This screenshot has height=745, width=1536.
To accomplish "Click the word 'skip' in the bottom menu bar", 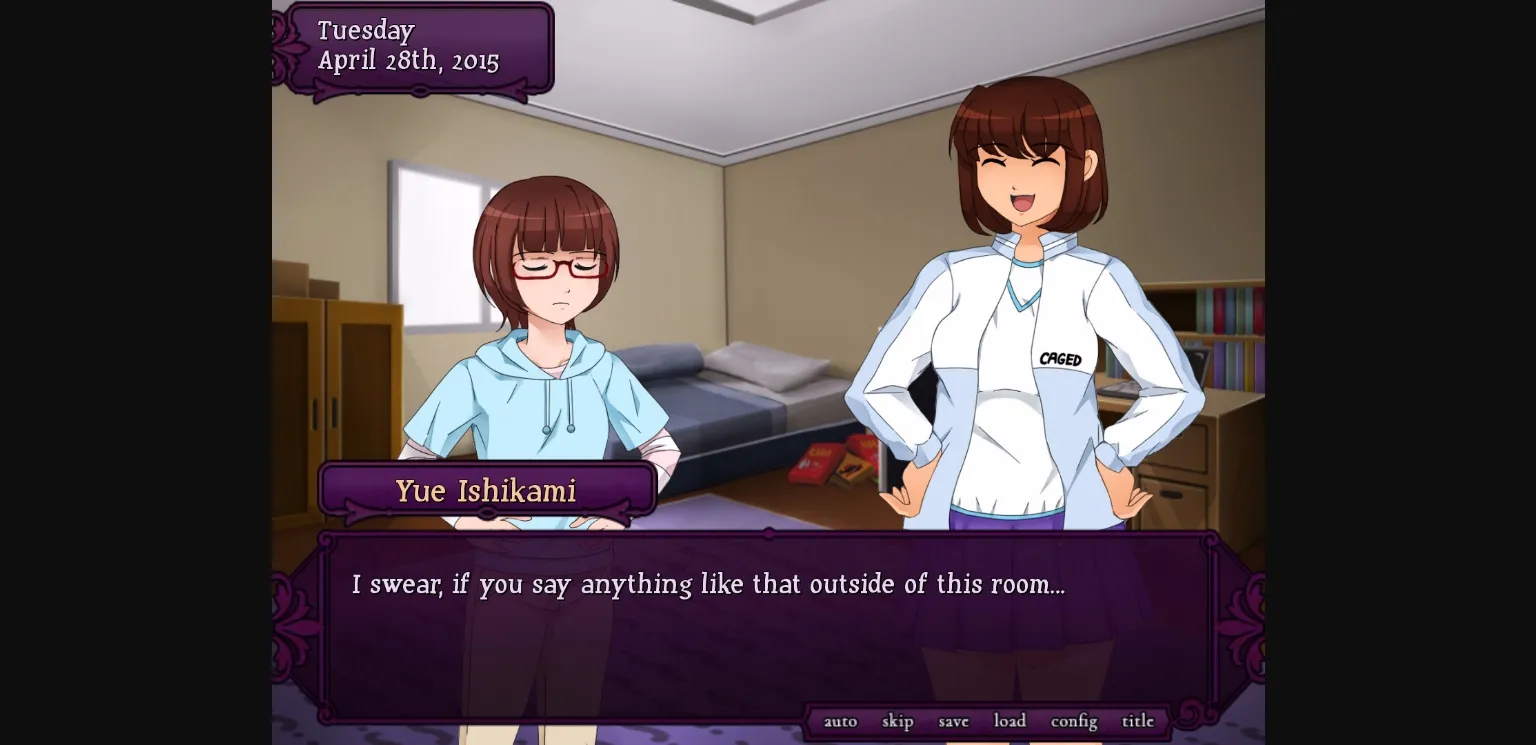I will click(897, 720).
